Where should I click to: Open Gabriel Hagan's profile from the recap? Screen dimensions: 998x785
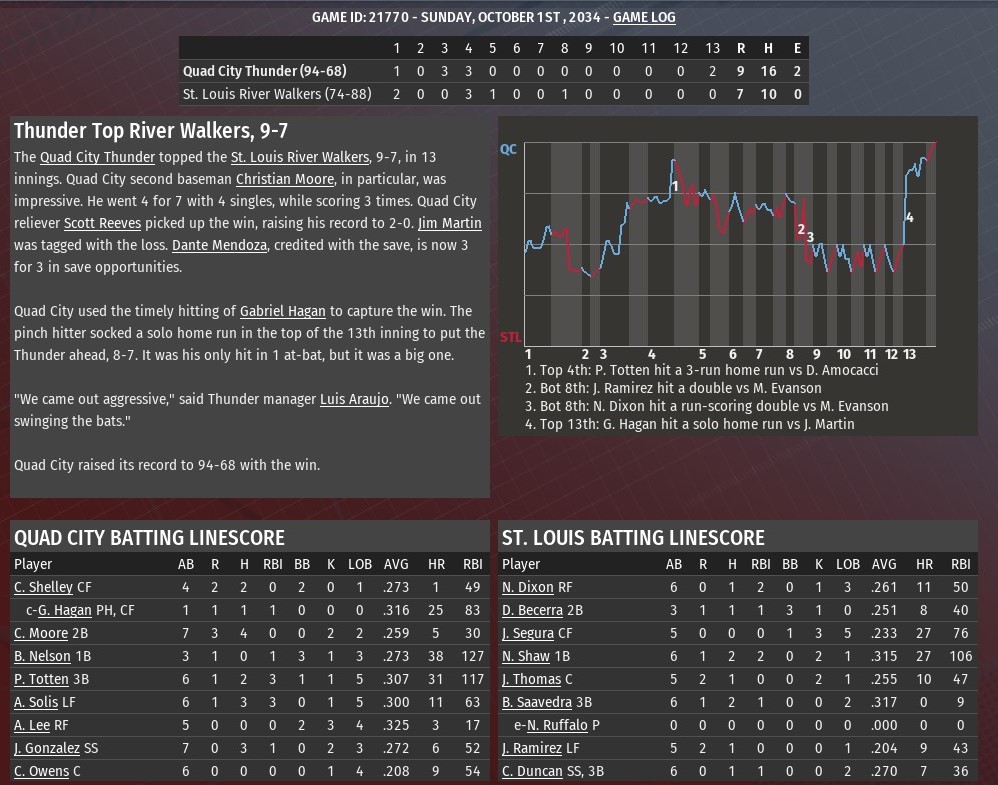pos(282,311)
